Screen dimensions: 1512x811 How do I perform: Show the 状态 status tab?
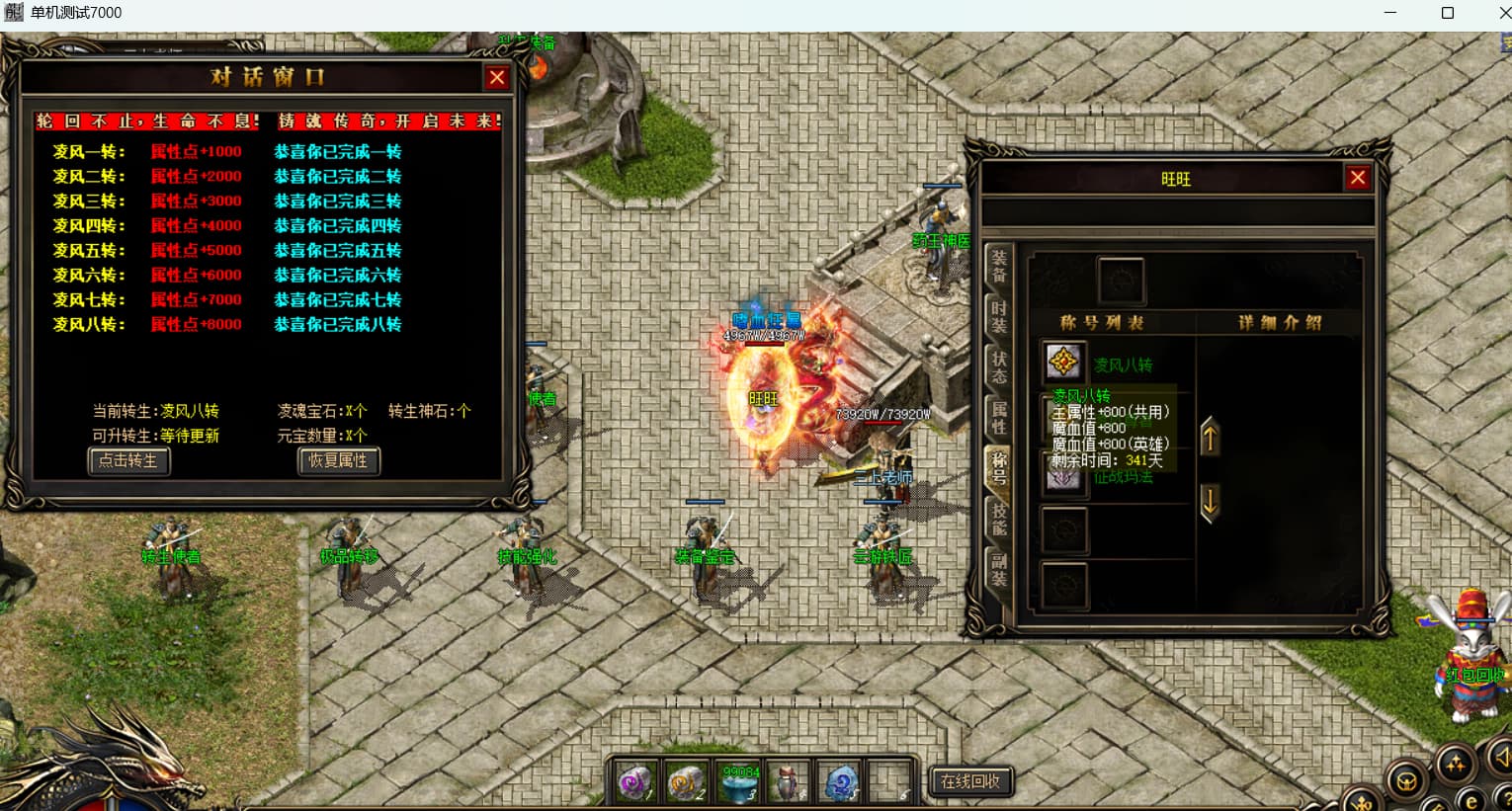click(x=999, y=366)
